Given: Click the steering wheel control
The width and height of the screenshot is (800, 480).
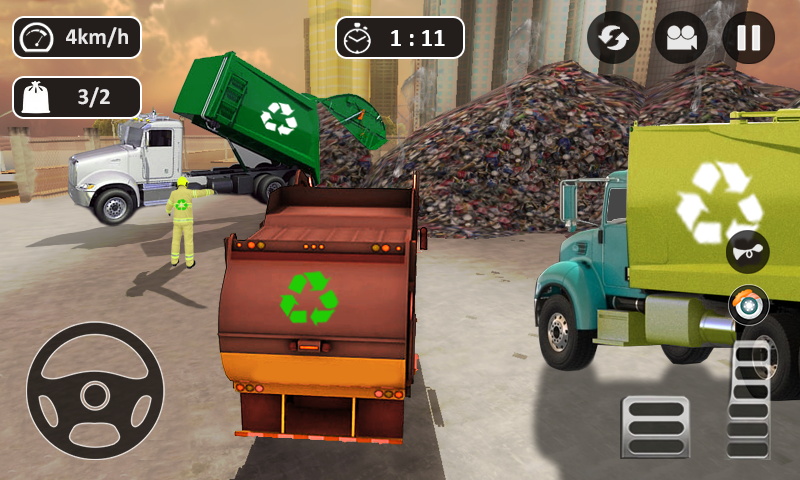Looking at the screenshot, I should (95, 390).
